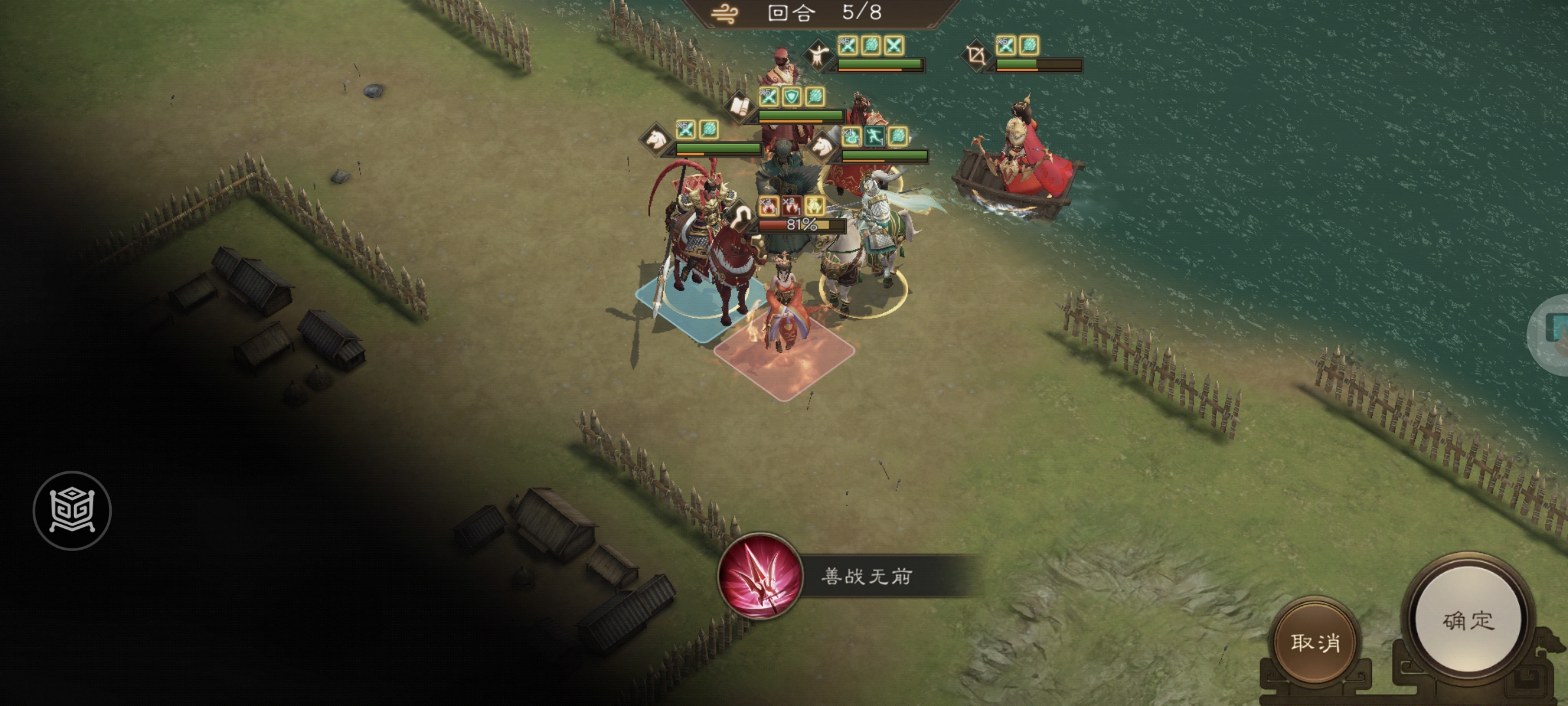The image size is (1568, 706).
Task: Click the second horse unit icon near the knight
Action: tap(822, 146)
